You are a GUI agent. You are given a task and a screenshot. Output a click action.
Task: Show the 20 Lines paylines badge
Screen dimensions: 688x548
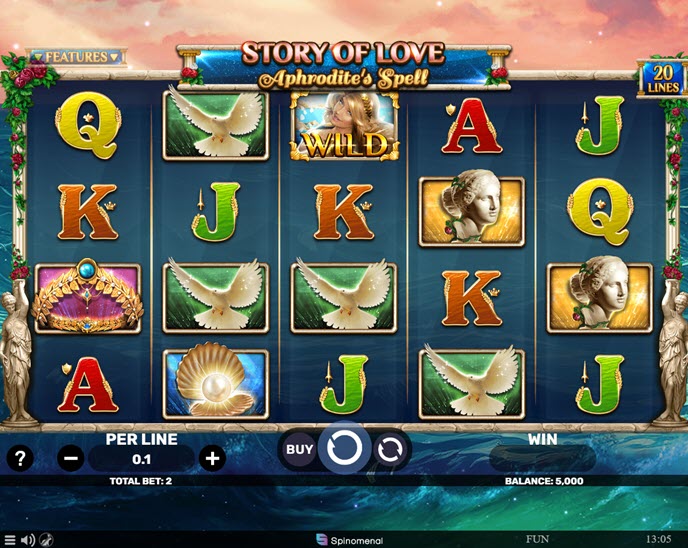661,78
